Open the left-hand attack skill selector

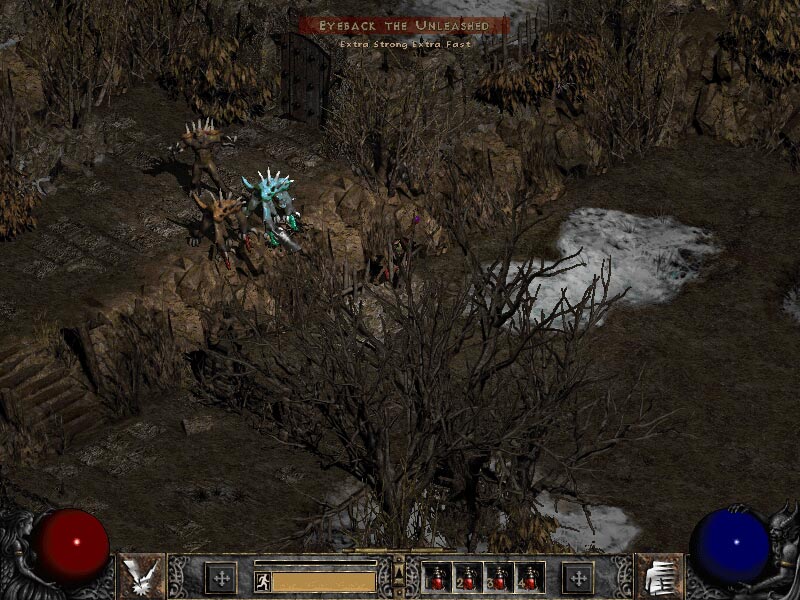[141, 576]
